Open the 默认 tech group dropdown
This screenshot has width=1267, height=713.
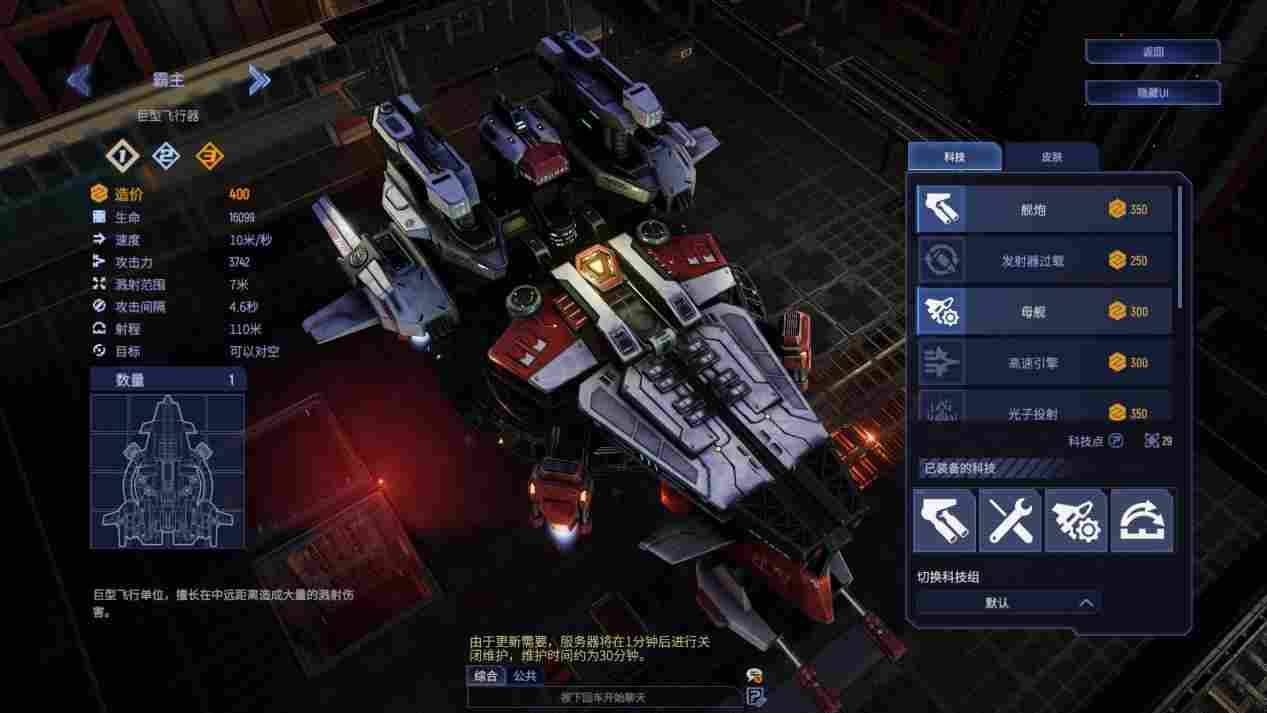[x=1008, y=603]
